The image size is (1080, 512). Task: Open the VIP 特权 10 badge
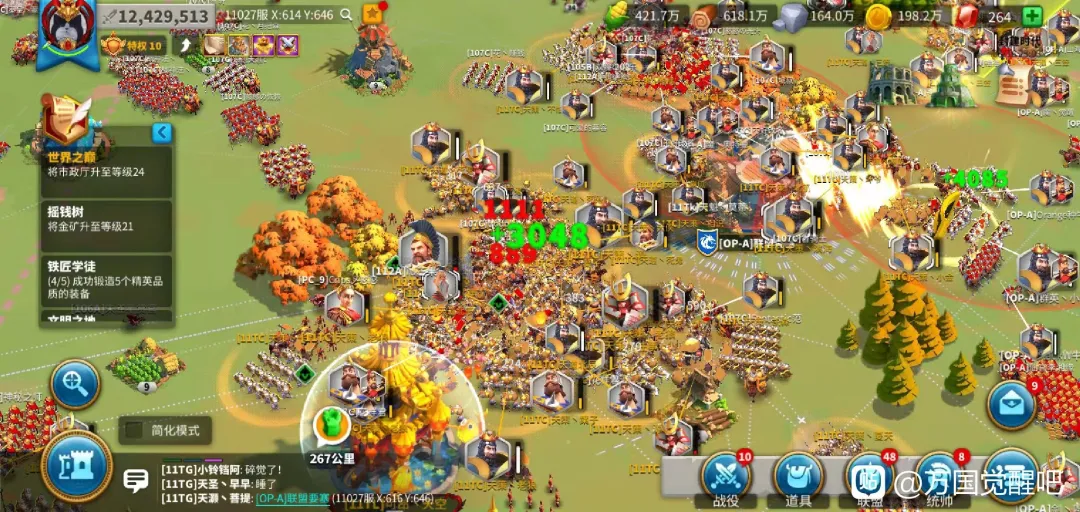point(133,45)
